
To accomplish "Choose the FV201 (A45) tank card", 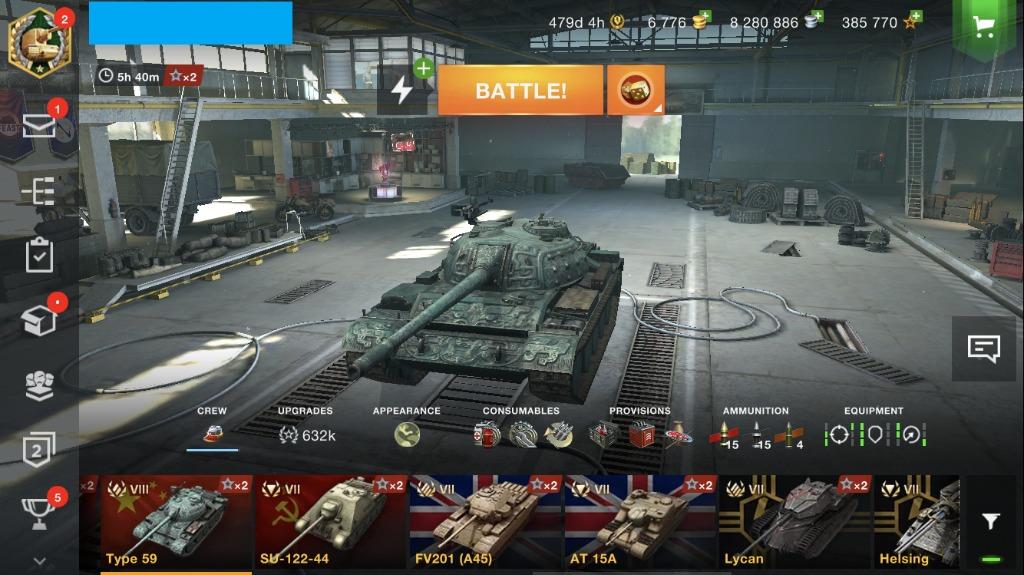I will [486, 522].
